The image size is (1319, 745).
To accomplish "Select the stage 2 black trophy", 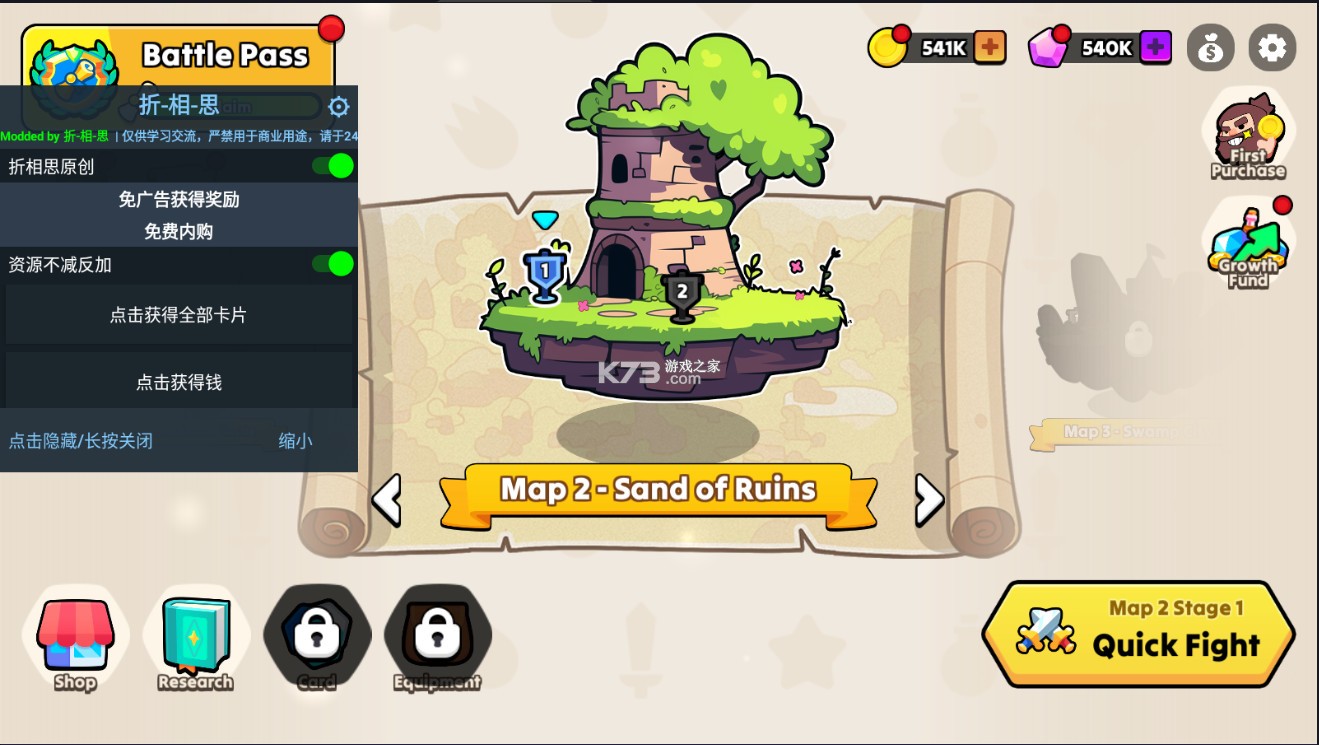I will pos(682,295).
